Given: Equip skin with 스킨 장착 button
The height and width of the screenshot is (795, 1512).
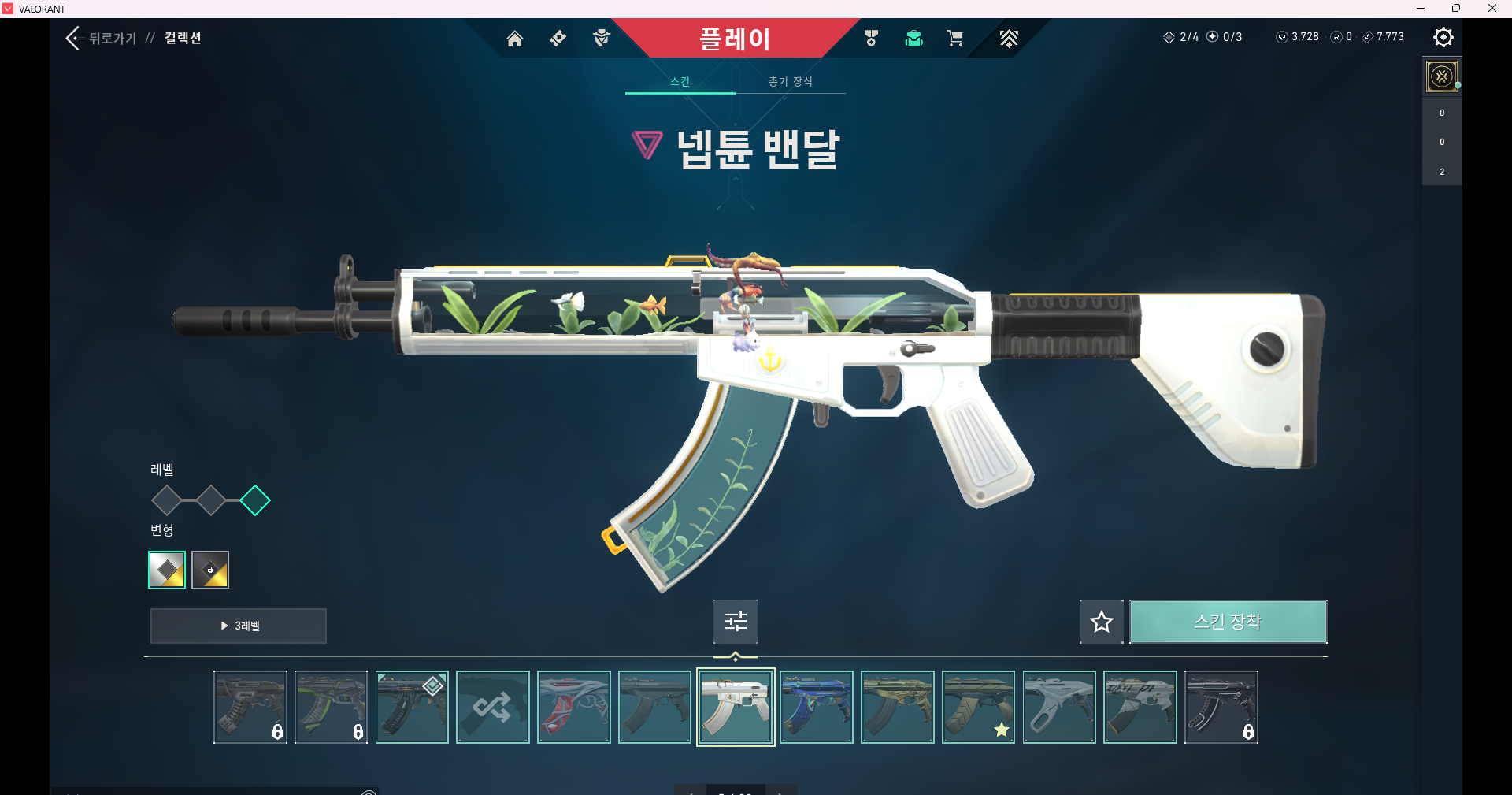Looking at the screenshot, I should [1228, 622].
